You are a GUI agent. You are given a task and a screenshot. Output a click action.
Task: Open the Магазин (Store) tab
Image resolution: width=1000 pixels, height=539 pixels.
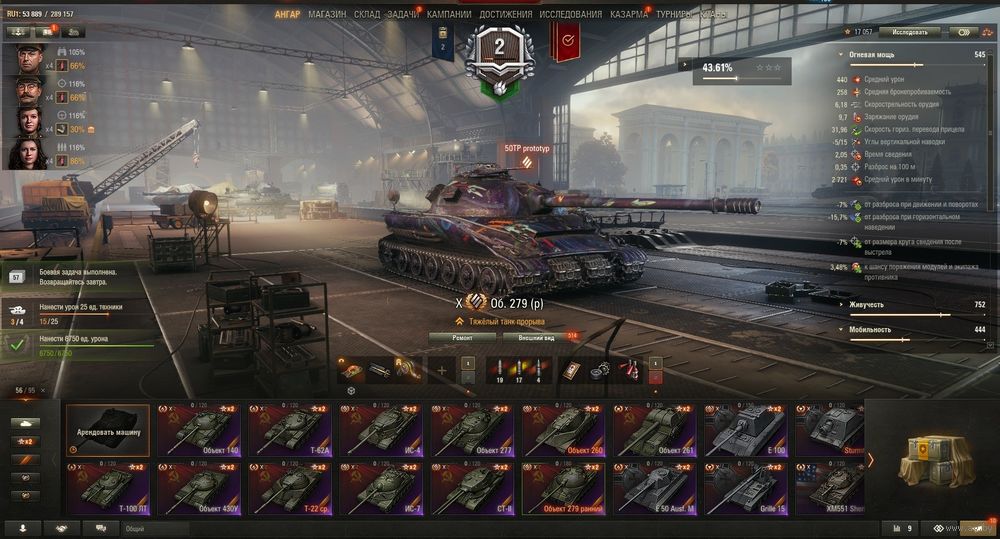point(327,15)
